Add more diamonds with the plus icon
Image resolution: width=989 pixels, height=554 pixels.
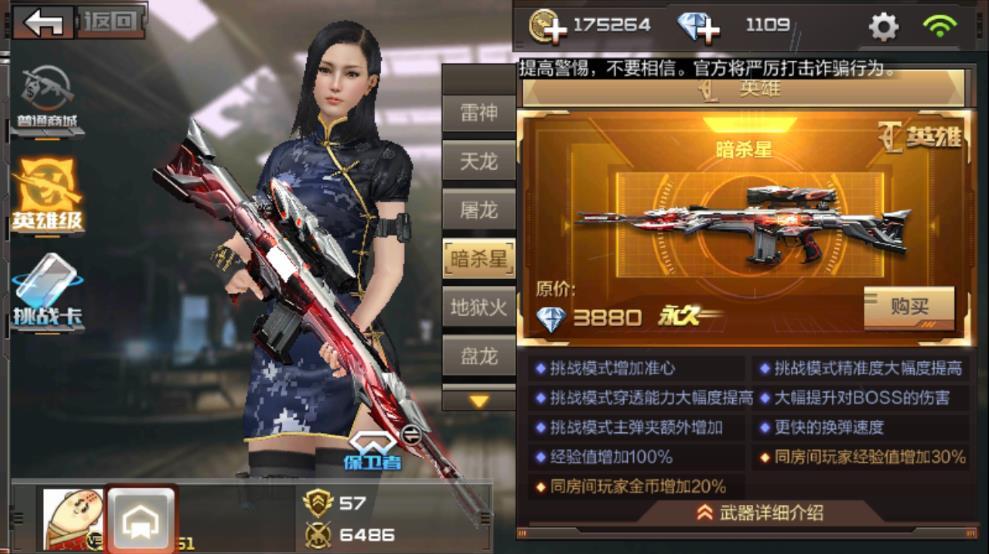coord(698,26)
